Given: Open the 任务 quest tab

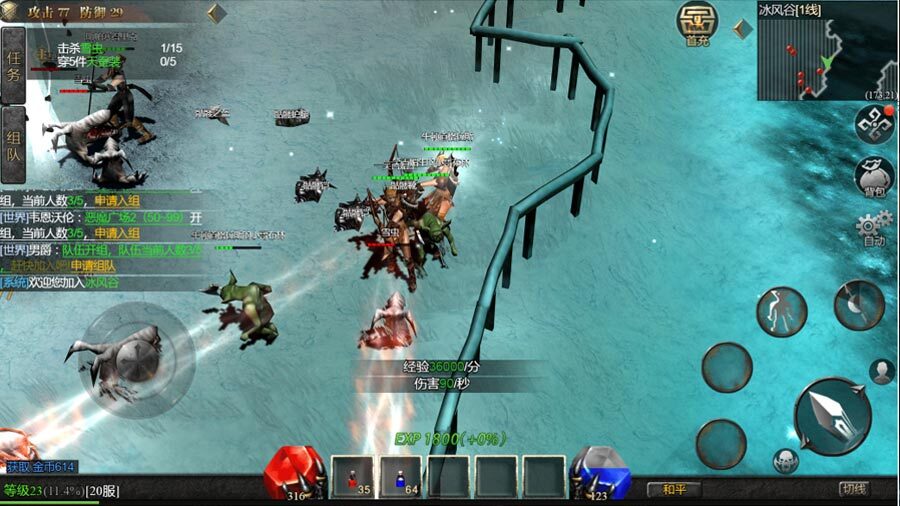Looking at the screenshot, I should click(14, 63).
